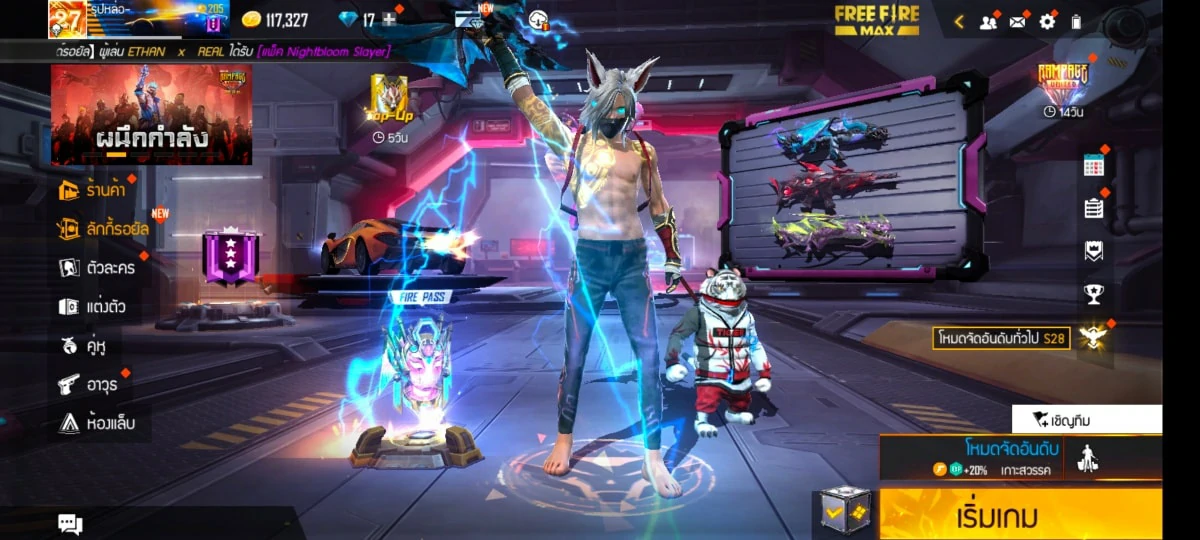1200x540 pixels.
Task: Open the mail envelope inbox
Action: point(1017,21)
